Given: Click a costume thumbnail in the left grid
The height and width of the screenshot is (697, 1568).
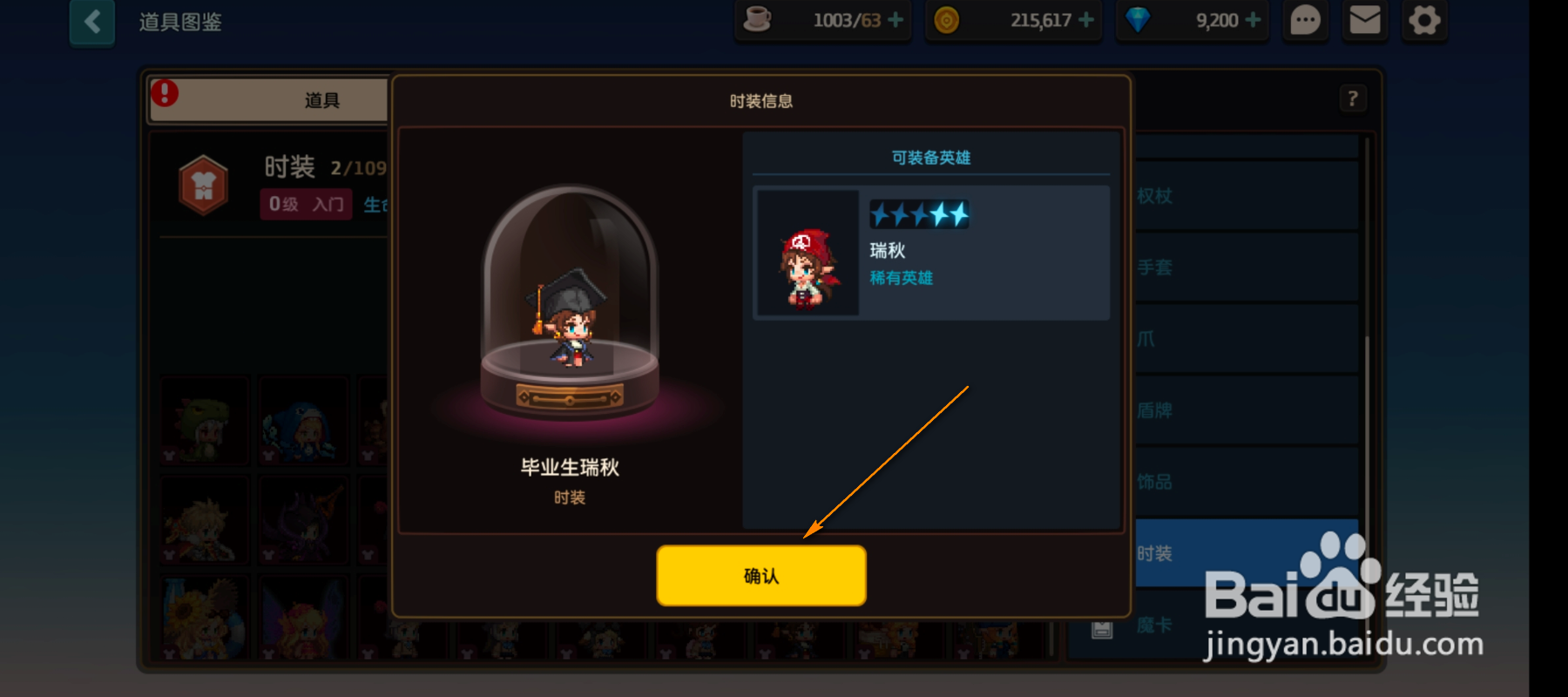Looking at the screenshot, I should click(204, 421).
